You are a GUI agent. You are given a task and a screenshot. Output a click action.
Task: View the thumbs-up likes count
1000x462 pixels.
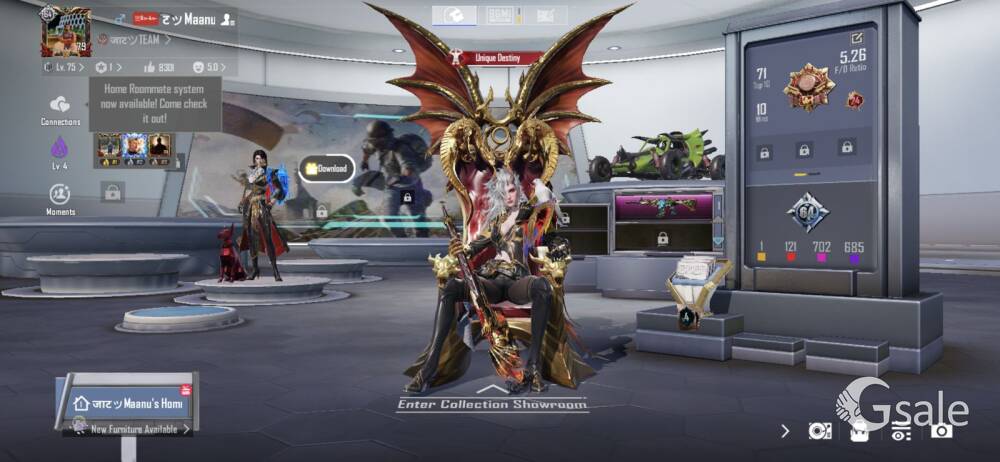(x=160, y=67)
